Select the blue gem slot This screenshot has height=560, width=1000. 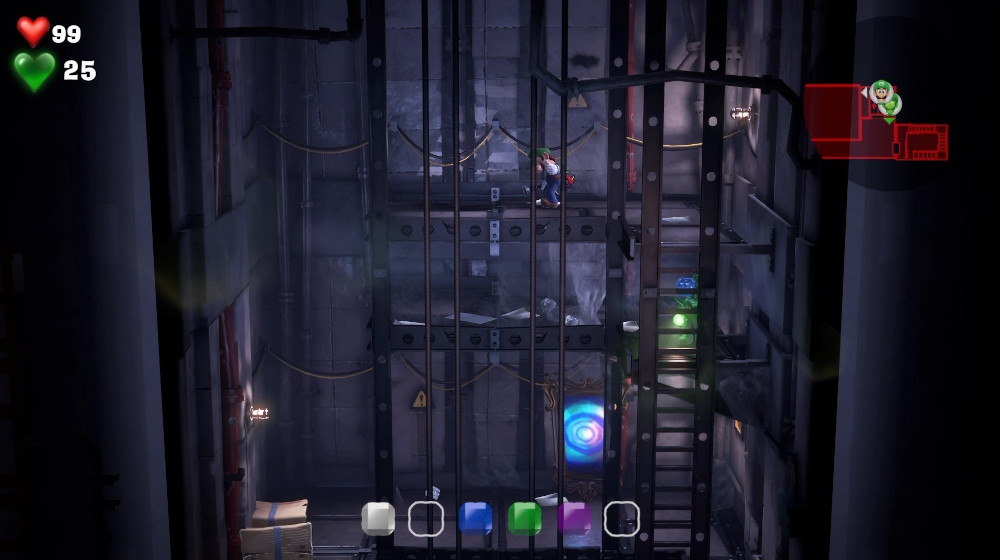[476, 518]
